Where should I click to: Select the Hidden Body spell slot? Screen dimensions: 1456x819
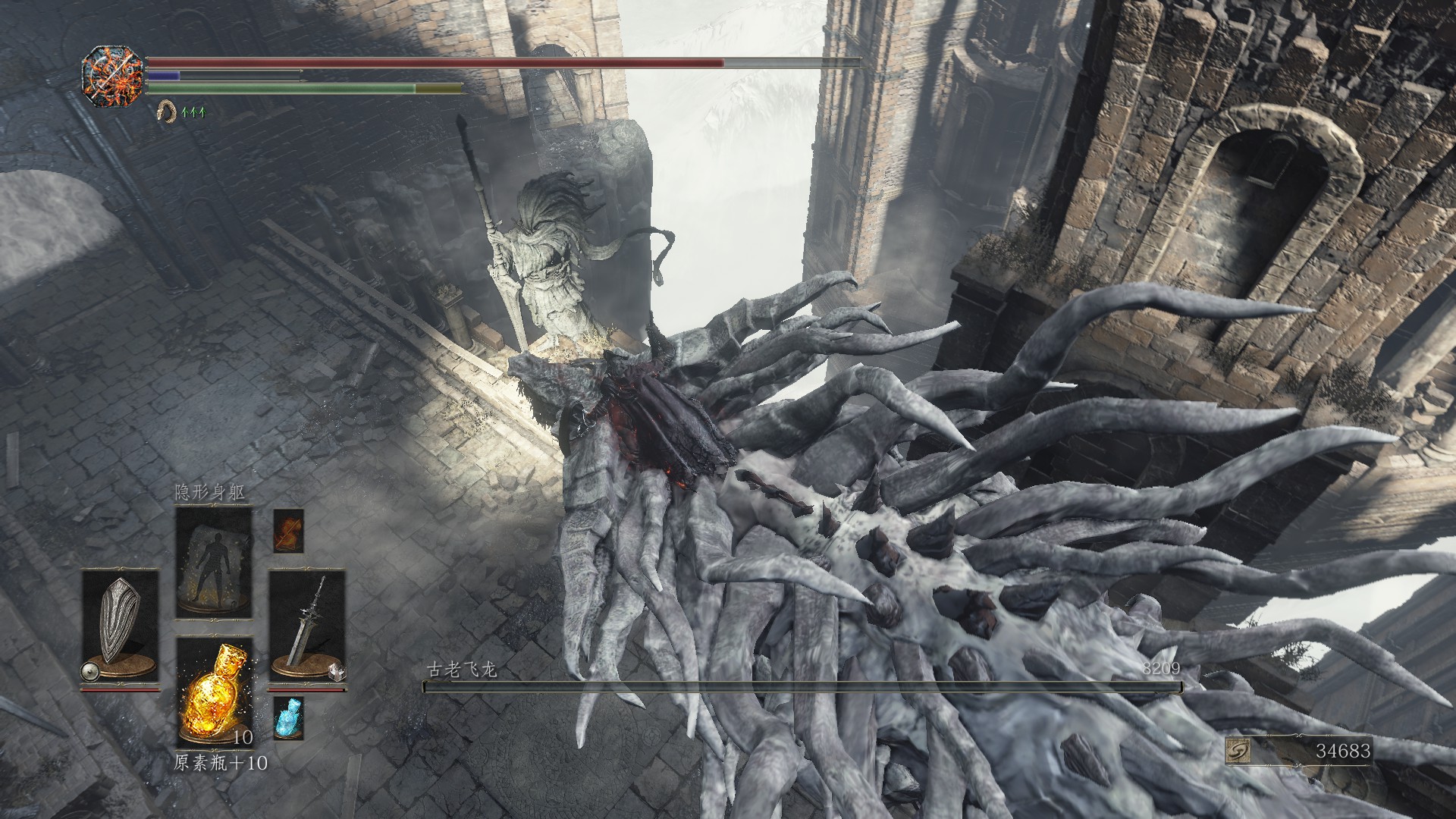pos(214,563)
